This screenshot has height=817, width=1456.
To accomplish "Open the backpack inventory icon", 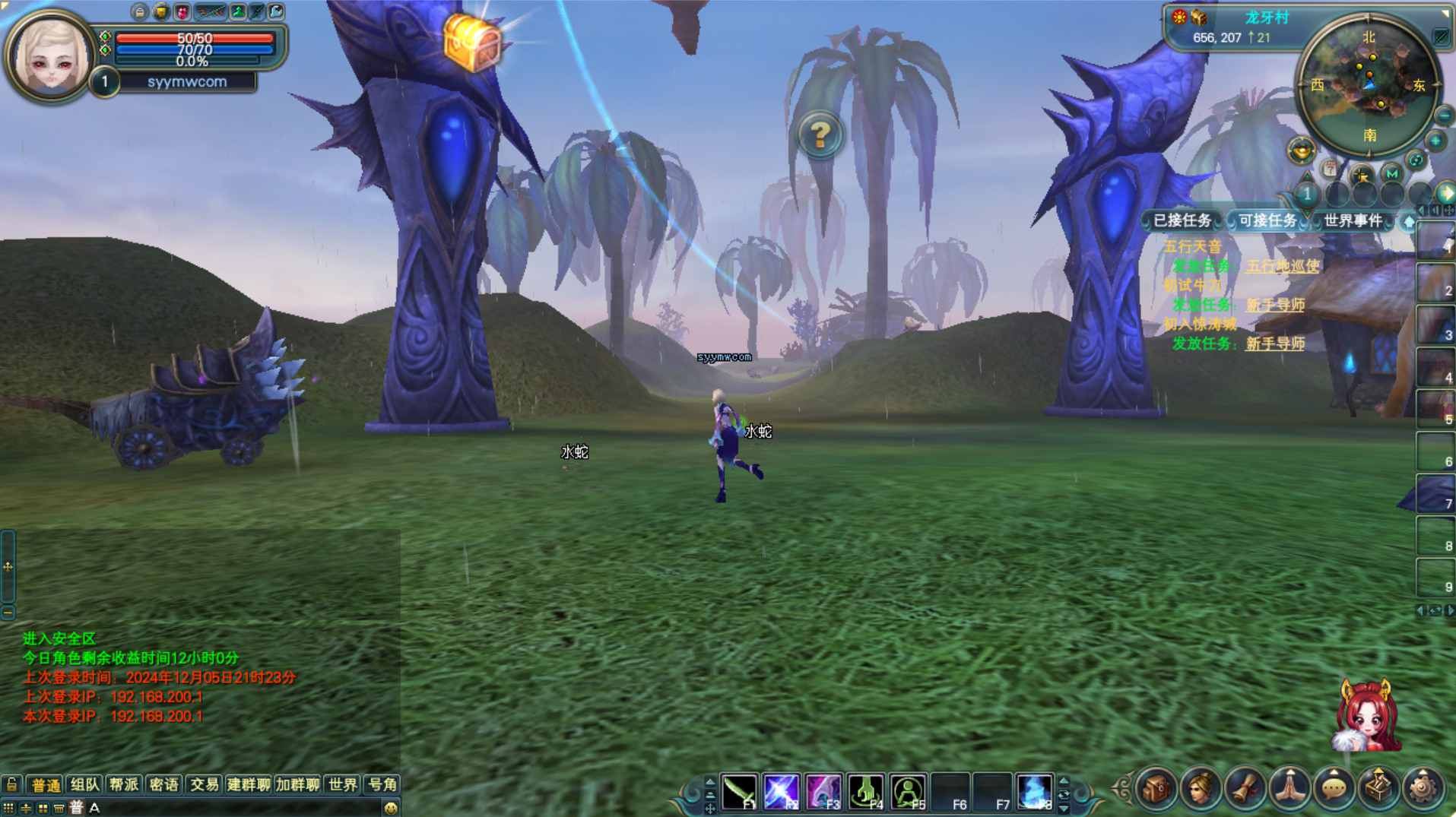I will [x=1156, y=789].
